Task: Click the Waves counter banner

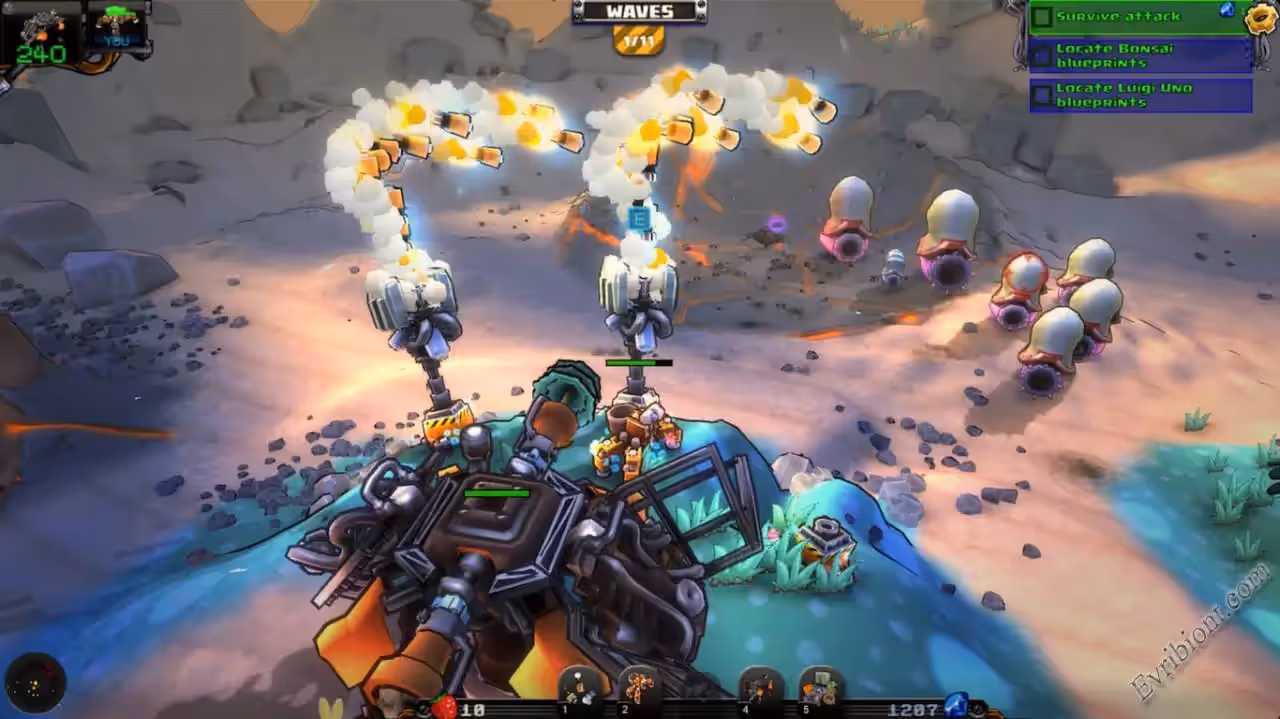Action: pyautogui.click(x=639, y=12)
